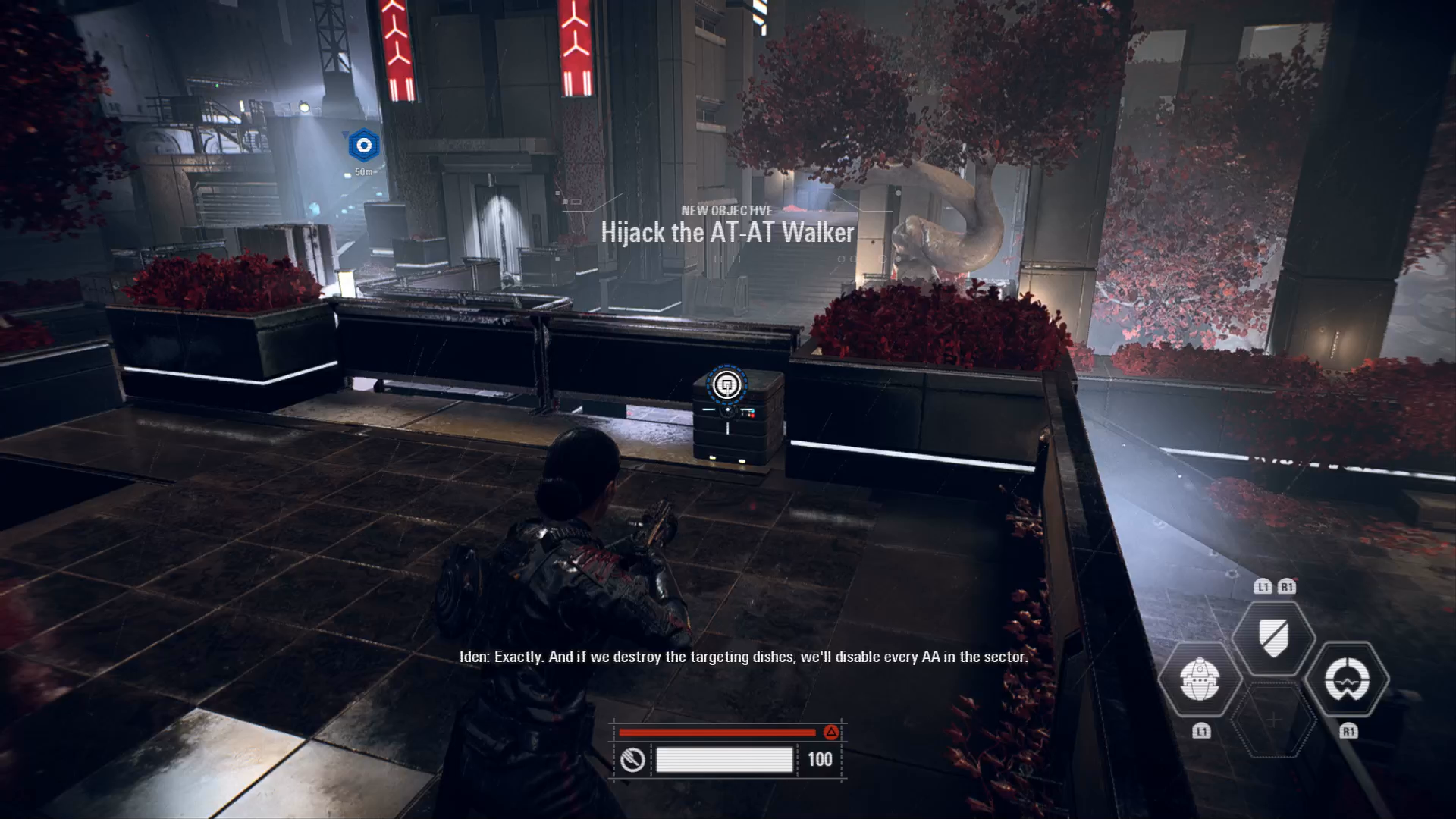The height and width of the screenshot is (819, 1456).
Task: Click the 50m distance label under the waypoint
Action: tap(363, 171)
